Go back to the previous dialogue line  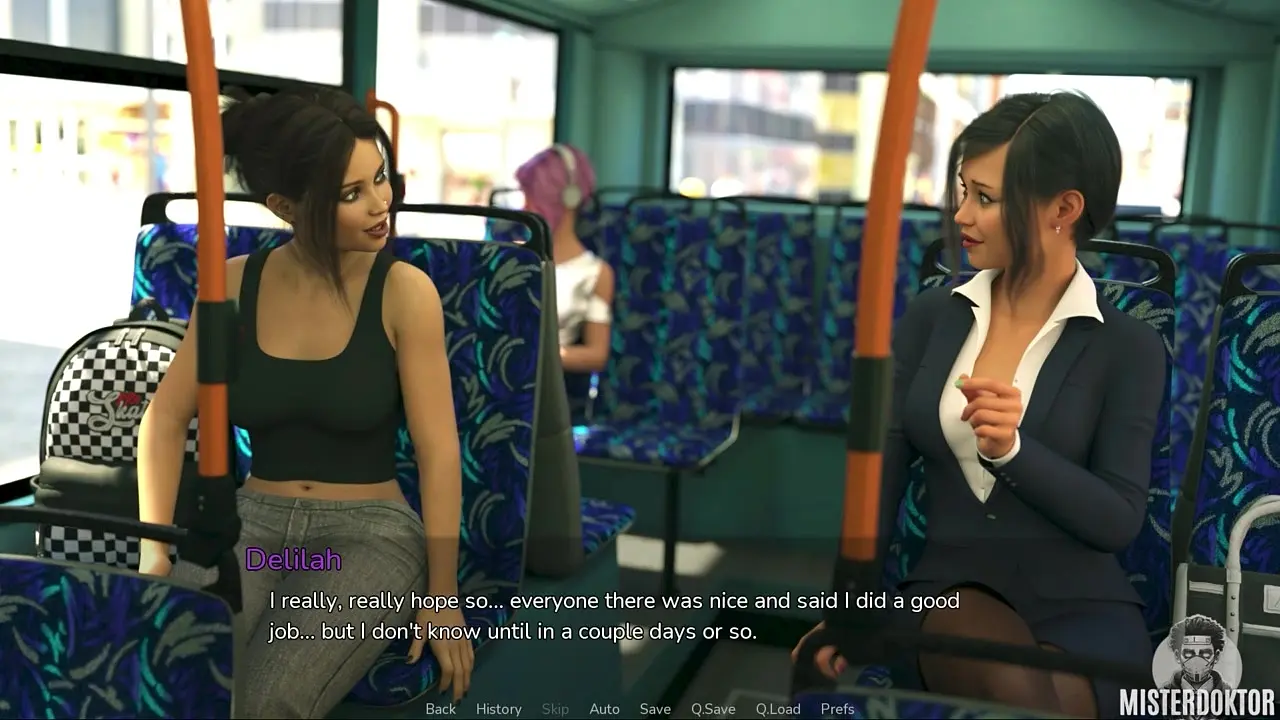click(440, 709)
